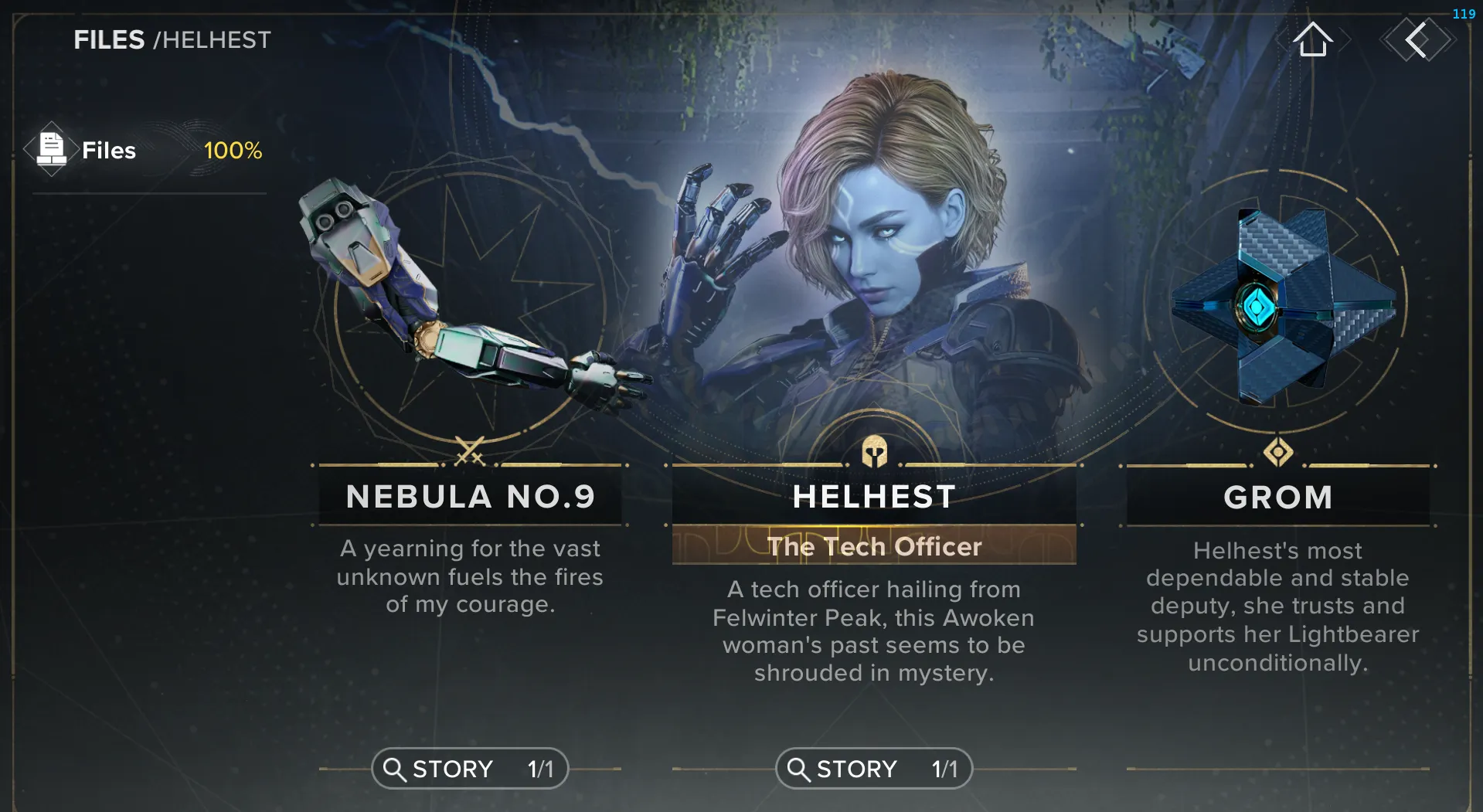Viewport: 1483px width, 812px height.
Task: Open the back navigation chevron
Action: point(1417,40)
